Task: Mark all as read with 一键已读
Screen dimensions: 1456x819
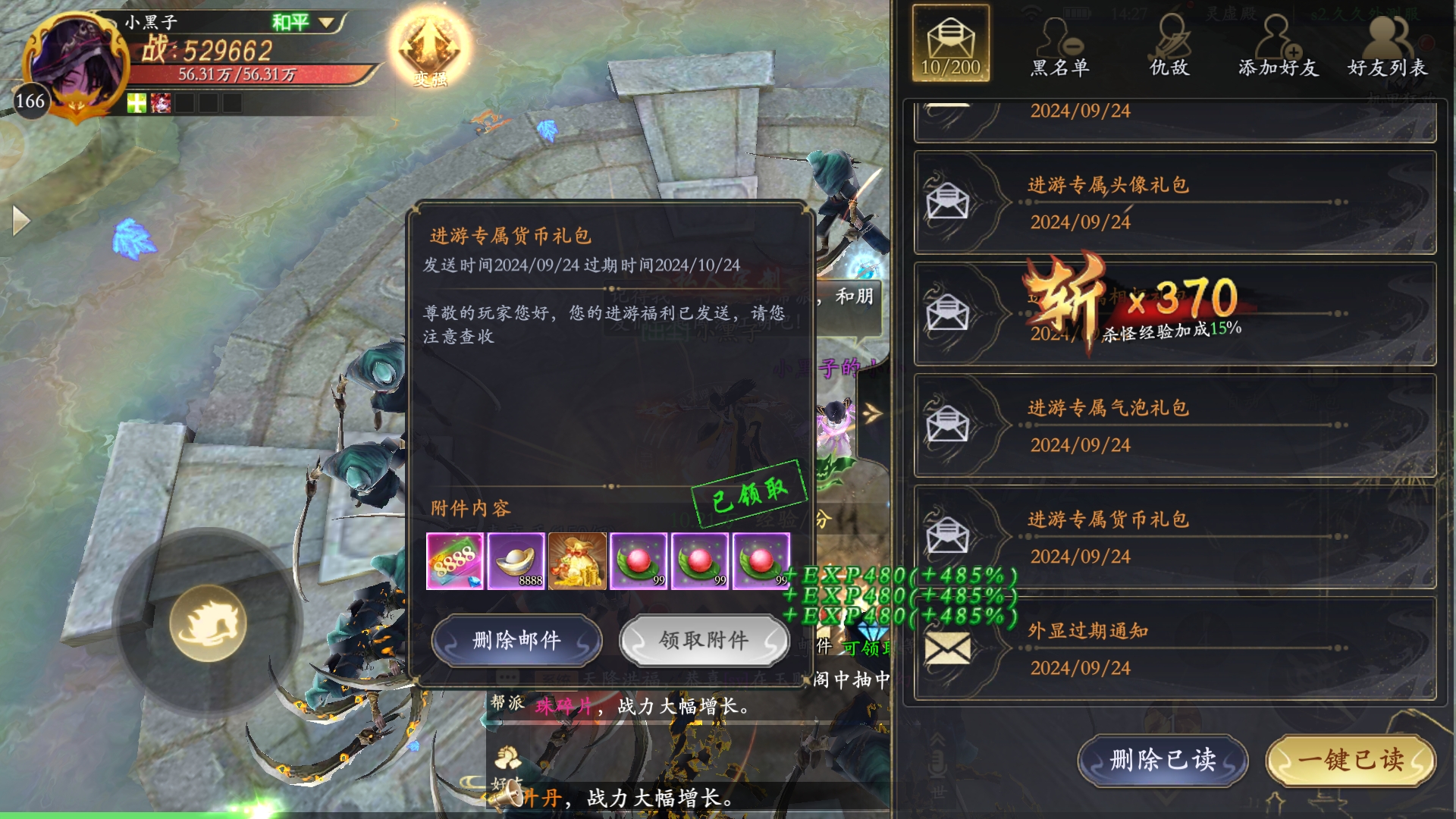Action: click(x=1351, y=760)
